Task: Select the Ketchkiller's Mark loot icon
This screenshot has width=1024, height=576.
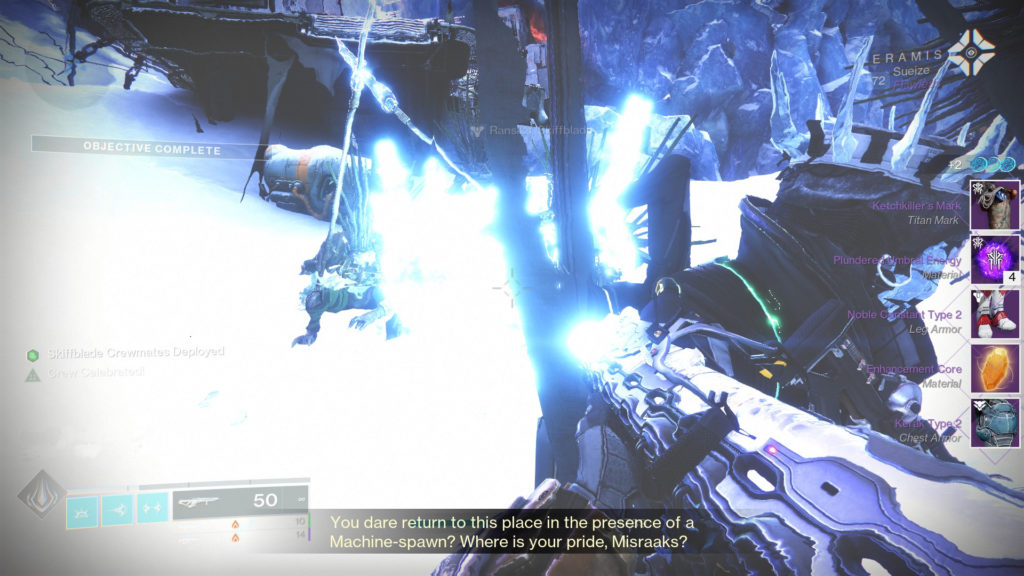Action: click(994, 205)
